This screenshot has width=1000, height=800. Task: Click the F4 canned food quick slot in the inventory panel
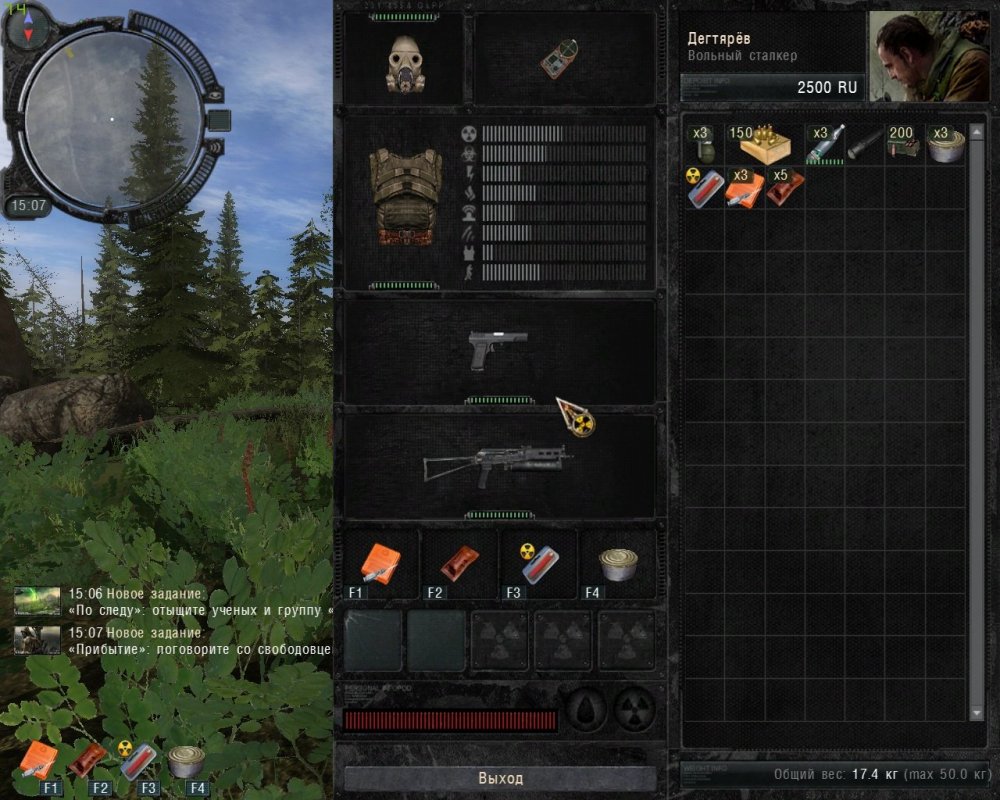[619, 565]
